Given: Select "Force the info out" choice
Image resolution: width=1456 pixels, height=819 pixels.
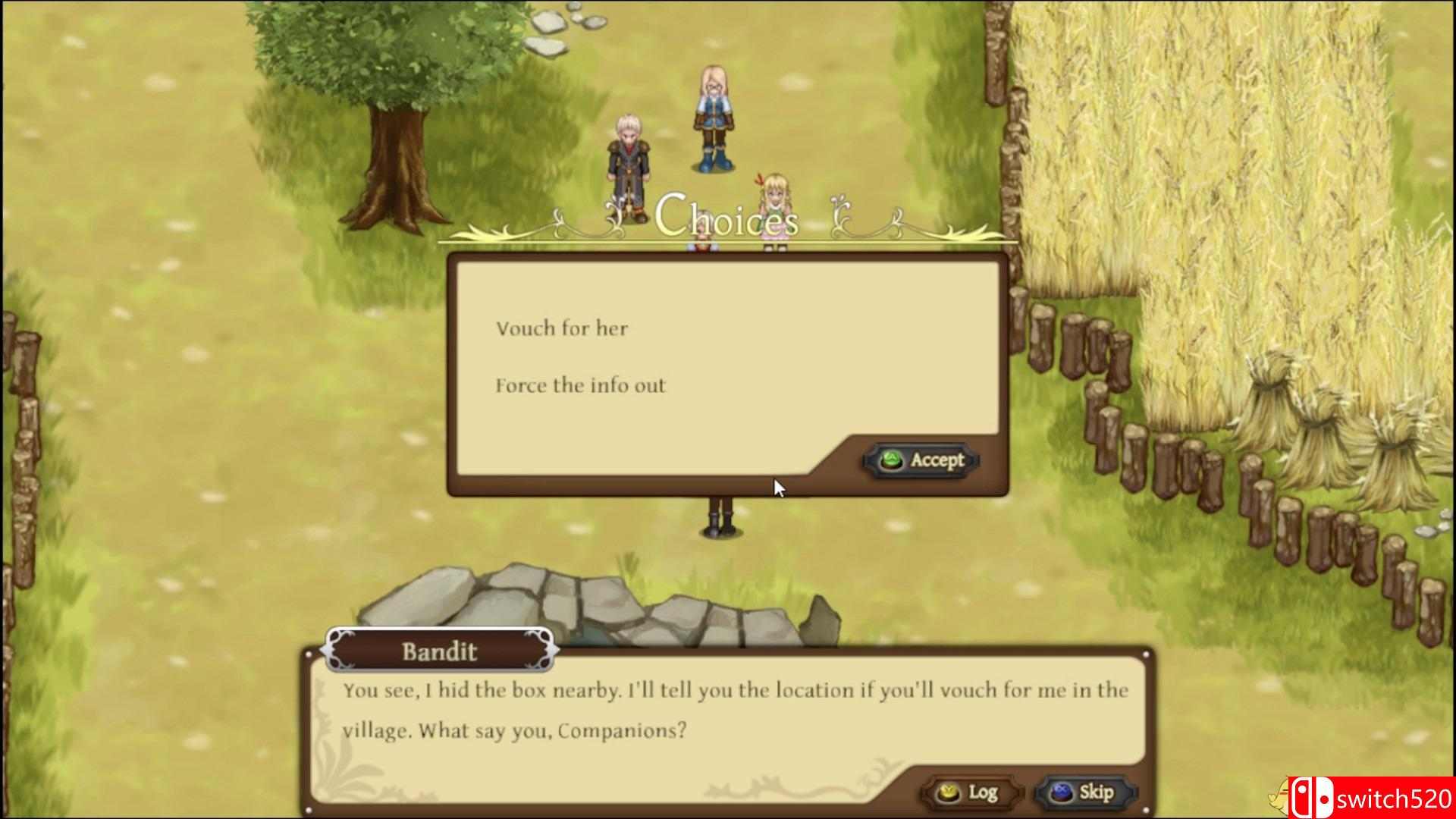Looking at the screenshot, I should pyautogui.click(x=580, y=385).
